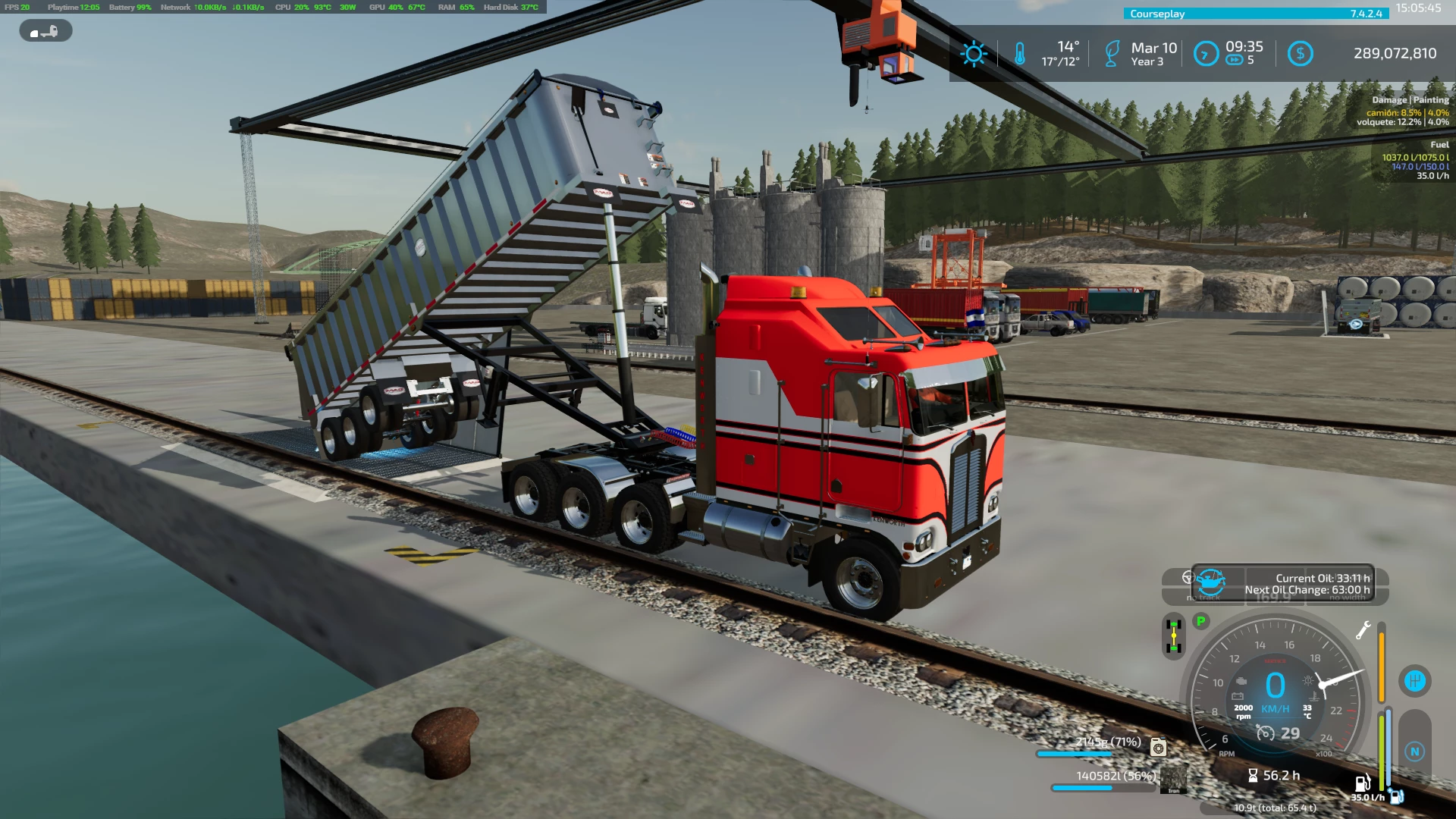
Task: Toggle the fast-forward time speed control
Action: tap(1234, 61)
